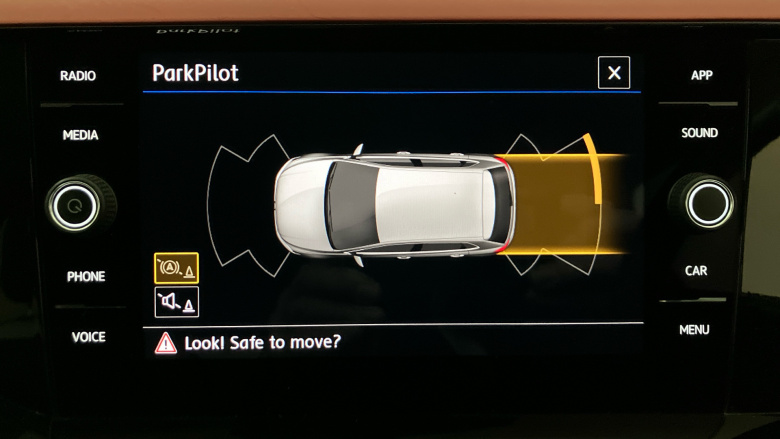Mute the ParkPilot warning sound
This screenshot has height=439, width=780.
(176, 302)
